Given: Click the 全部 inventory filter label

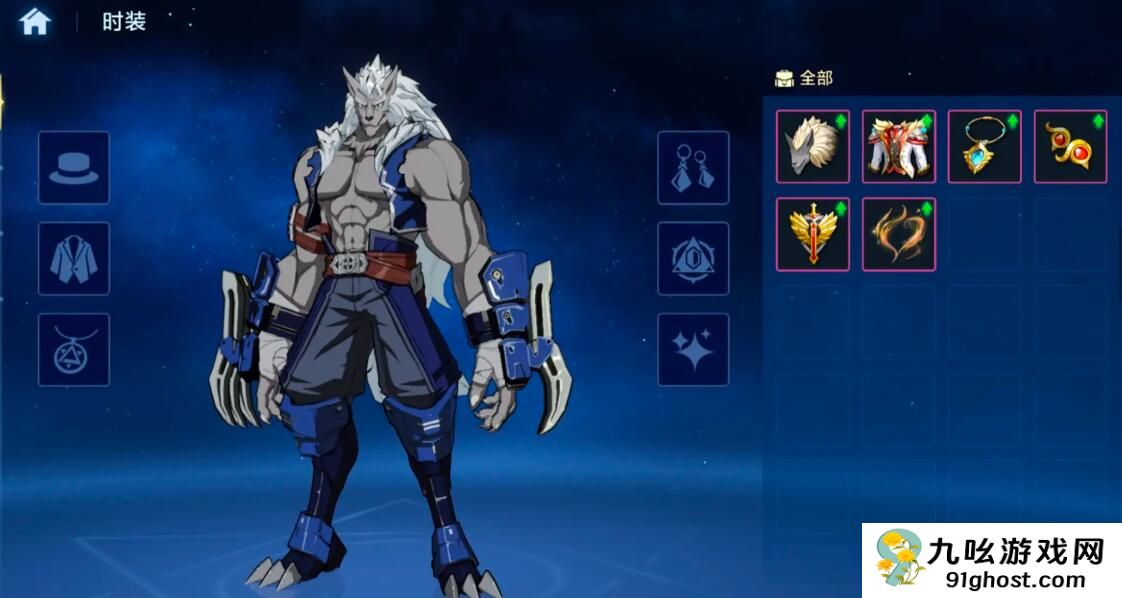Looking at the screenshot, I should pos(815,78).
